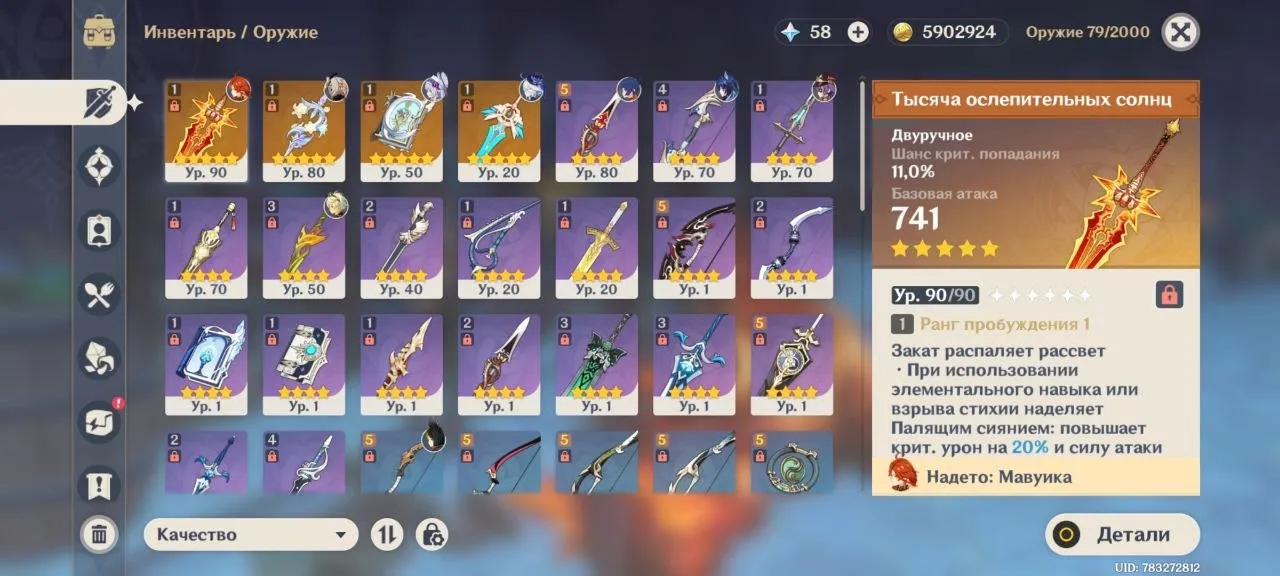Image resolution: width=1280 pixels, height=576 pixels.
Task: Open the Детали weapon details
Action: point(1122,535)
